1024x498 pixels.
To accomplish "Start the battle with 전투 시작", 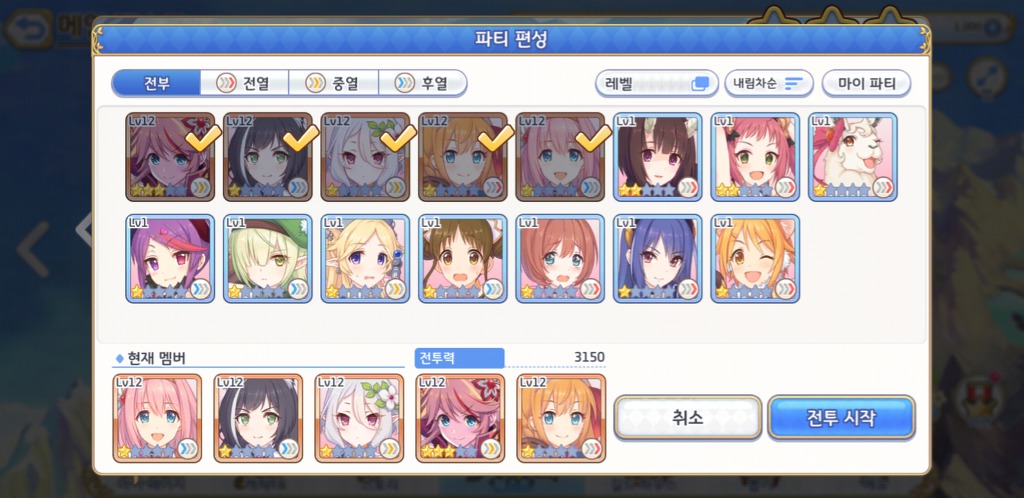I will click(841, 418).
